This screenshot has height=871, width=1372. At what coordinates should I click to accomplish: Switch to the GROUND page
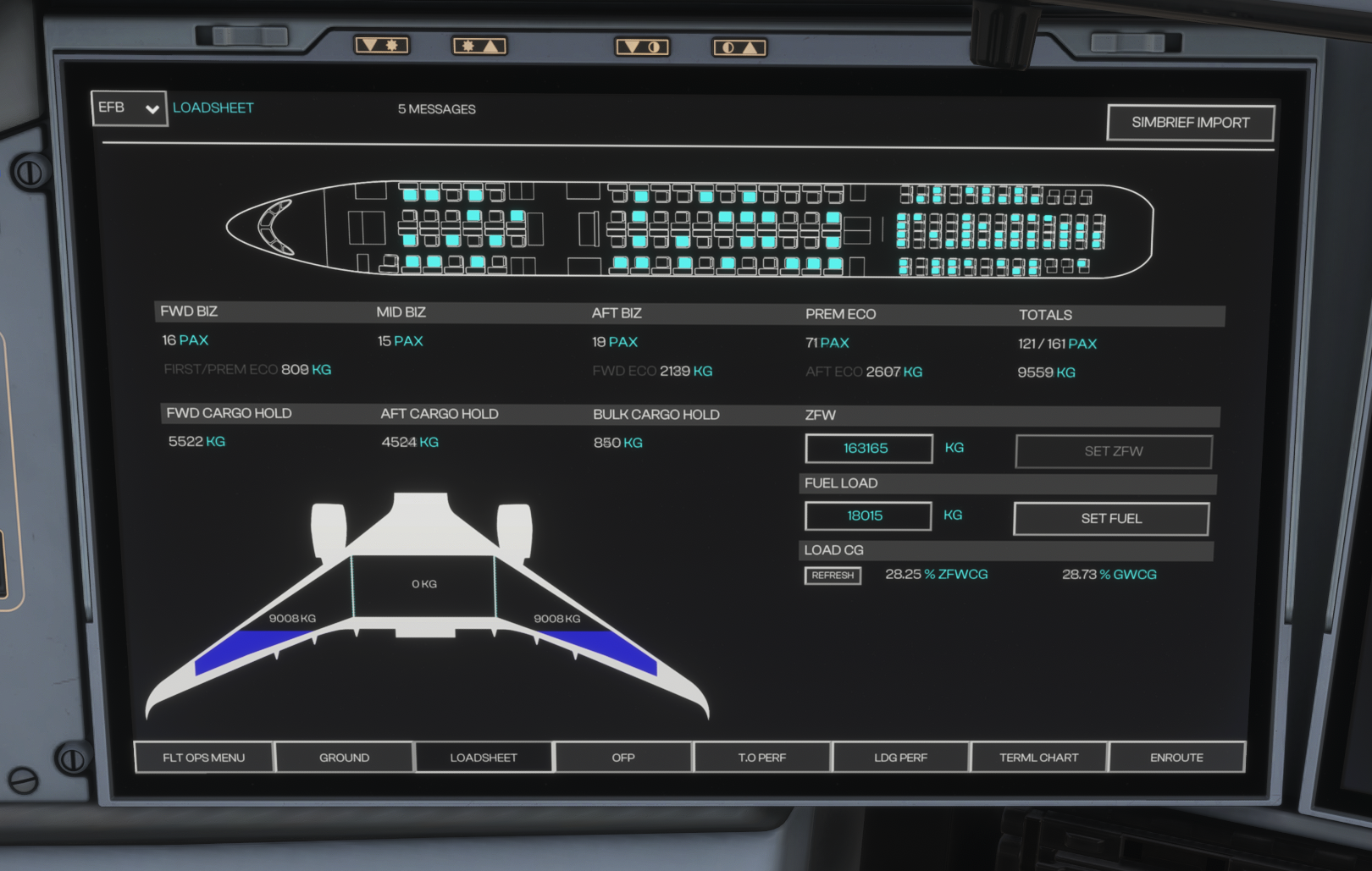(344, 758)
